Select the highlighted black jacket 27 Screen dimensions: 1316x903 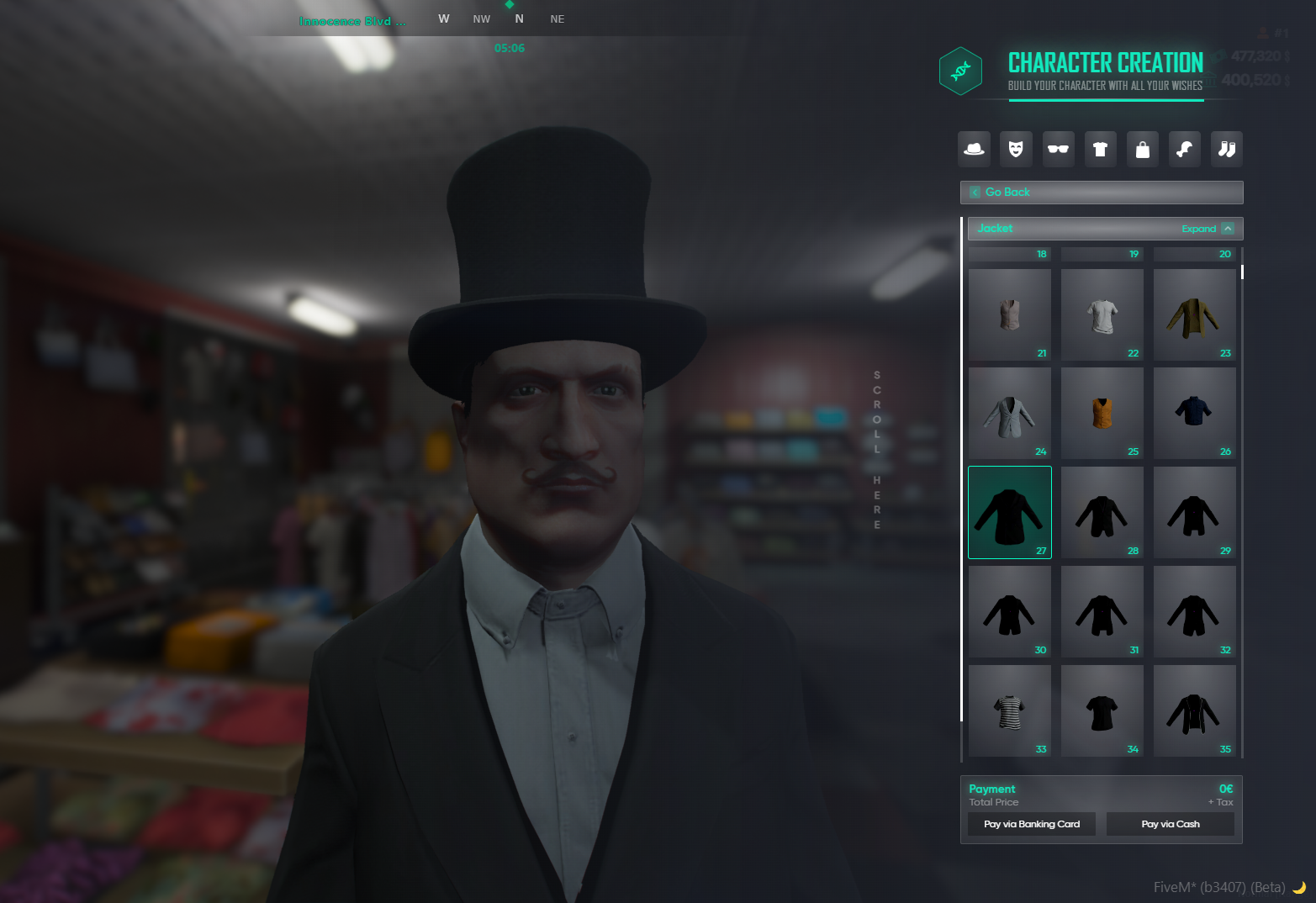pos(1010,512)
